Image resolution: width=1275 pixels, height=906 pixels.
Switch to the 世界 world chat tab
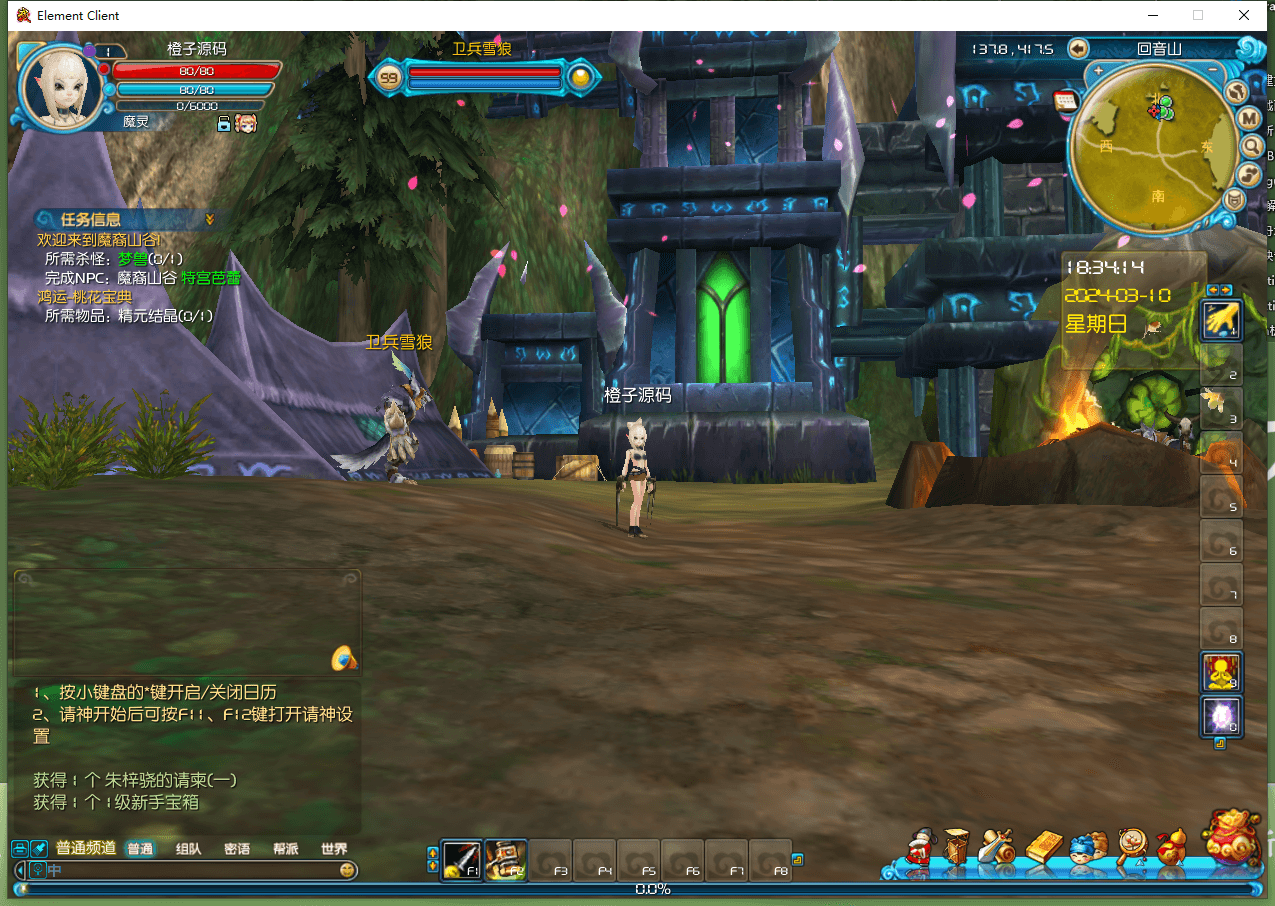[334, 849]
